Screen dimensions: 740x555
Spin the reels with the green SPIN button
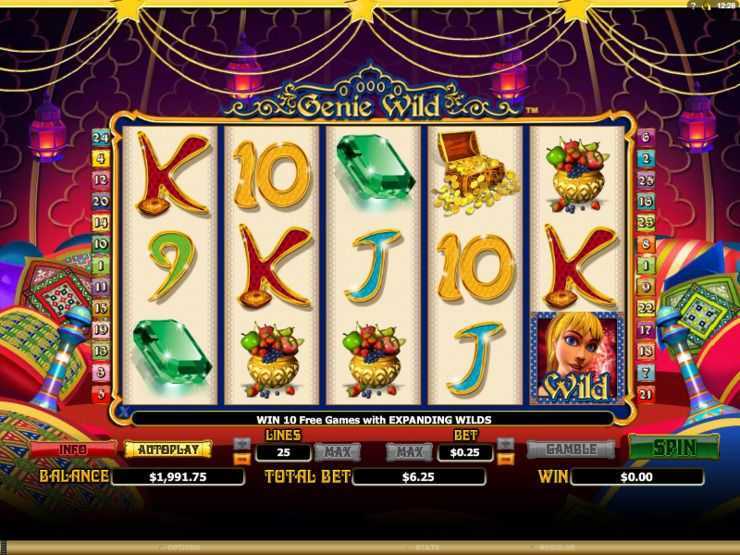pyautogui.click(x=674, y=448)
